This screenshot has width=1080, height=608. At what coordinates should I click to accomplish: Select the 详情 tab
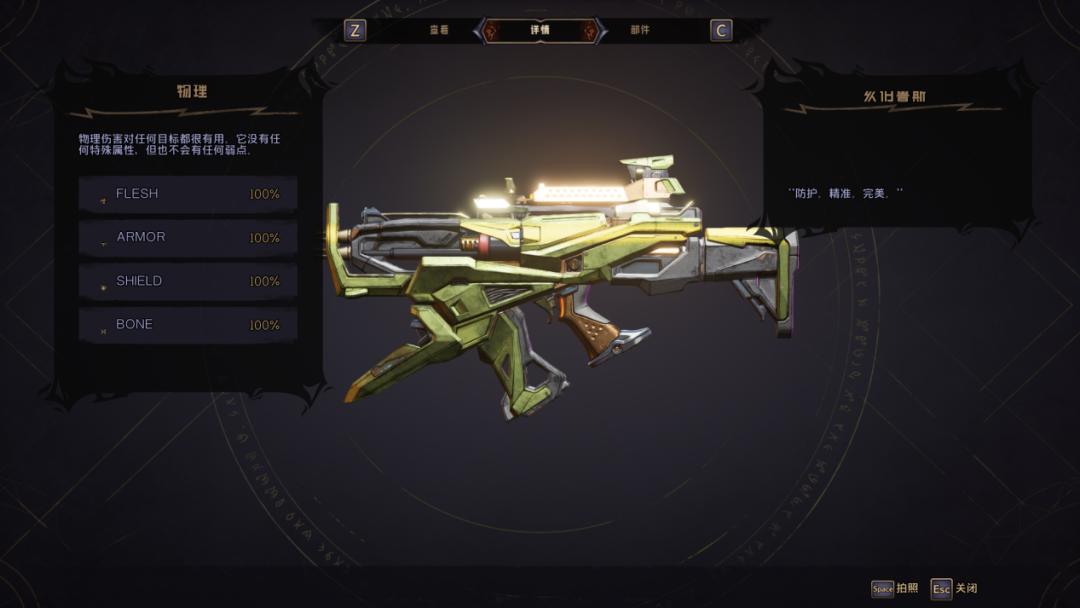coord(540,30)
